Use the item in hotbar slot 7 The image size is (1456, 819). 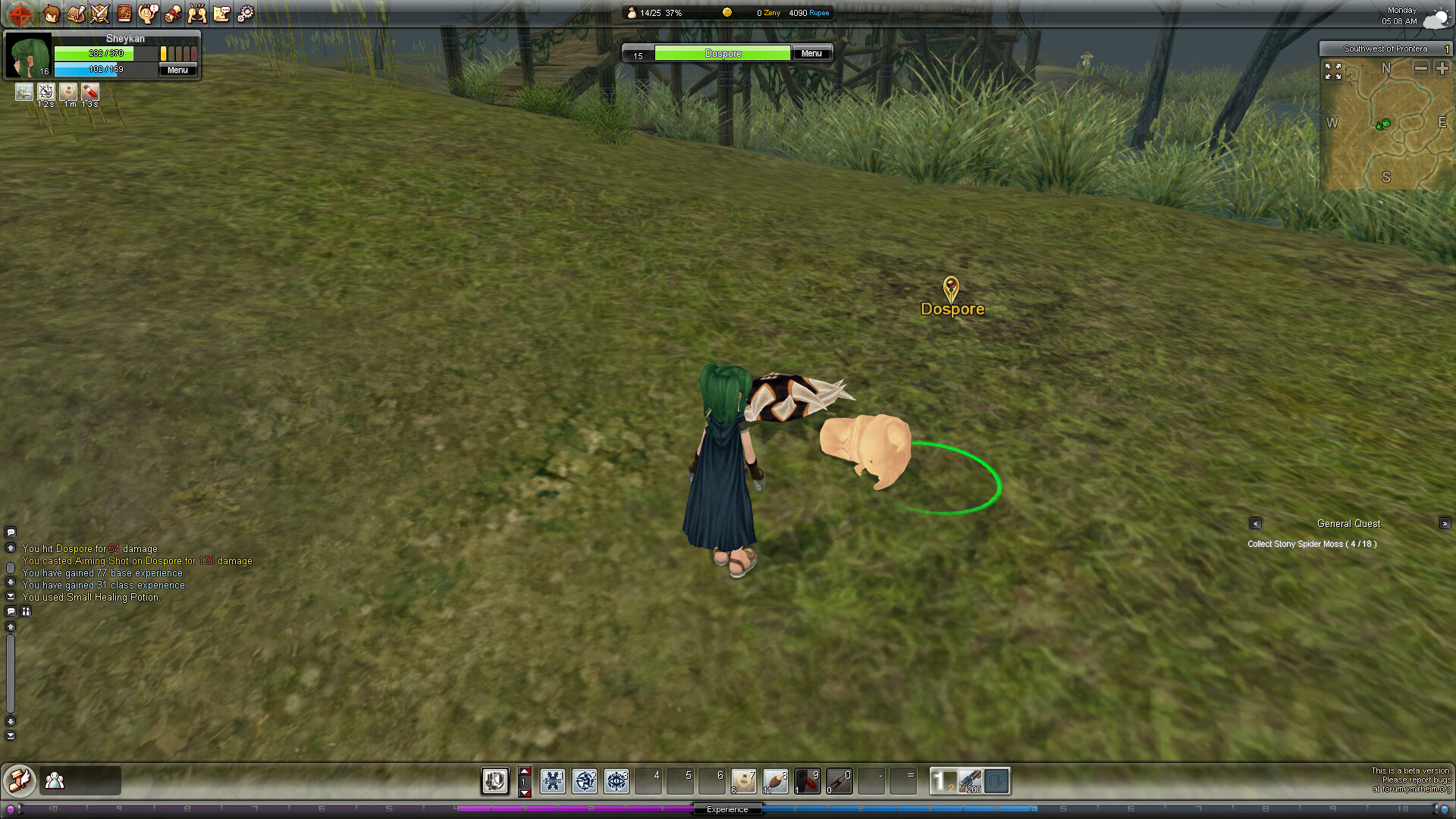(x=743, y=781)
